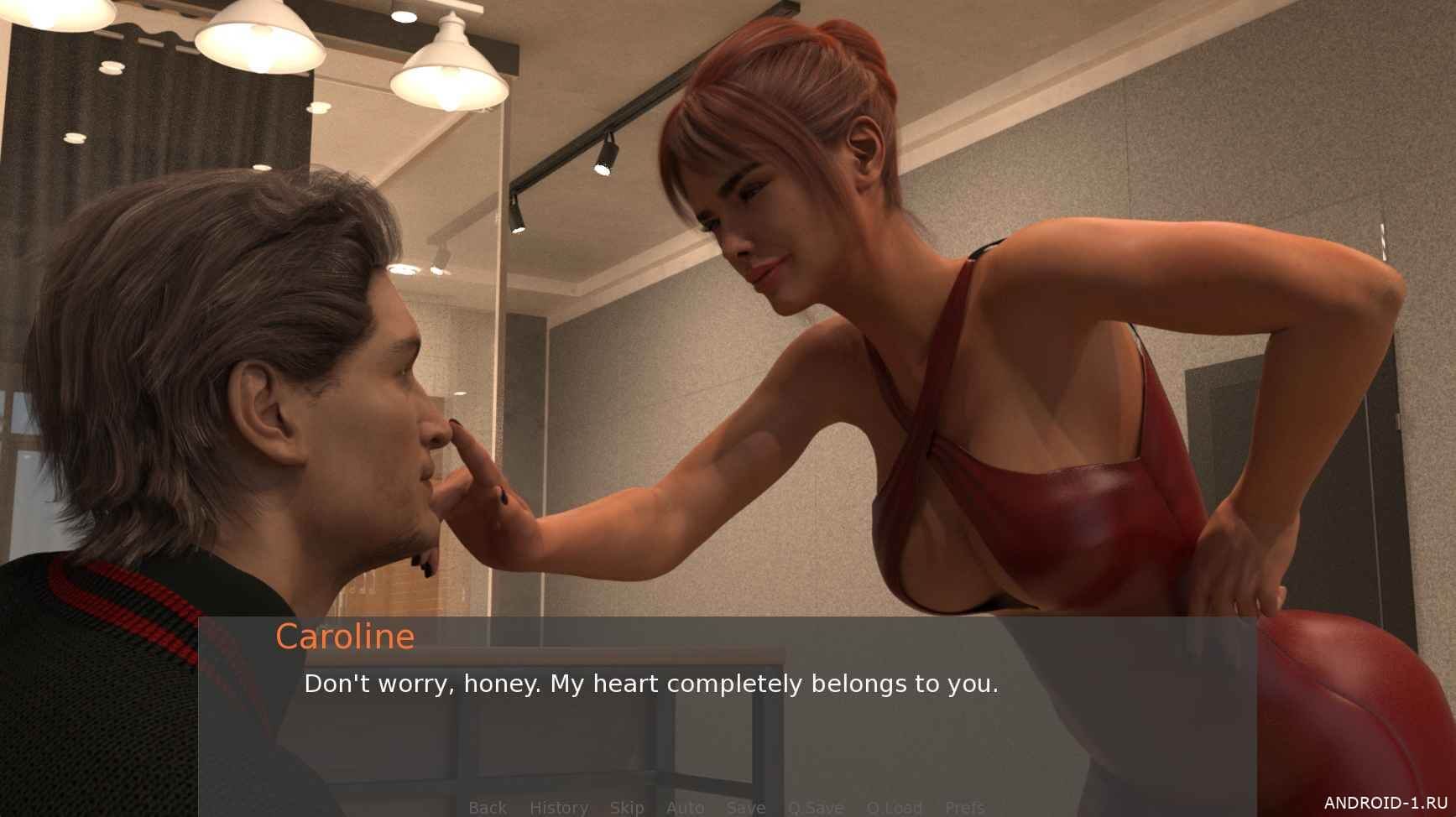Open the dialogue History log
Image resolution: width=1456 pixels, height=817 pixels.
[x=558, y=807]
